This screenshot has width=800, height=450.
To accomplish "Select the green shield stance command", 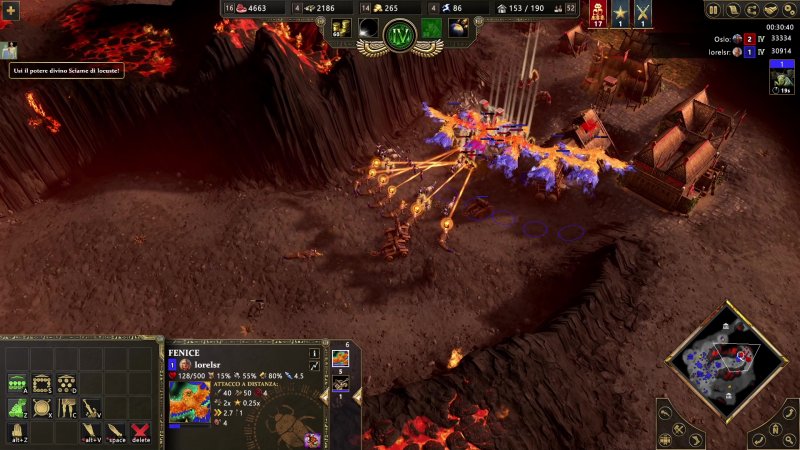I will [x=18, y=408].
